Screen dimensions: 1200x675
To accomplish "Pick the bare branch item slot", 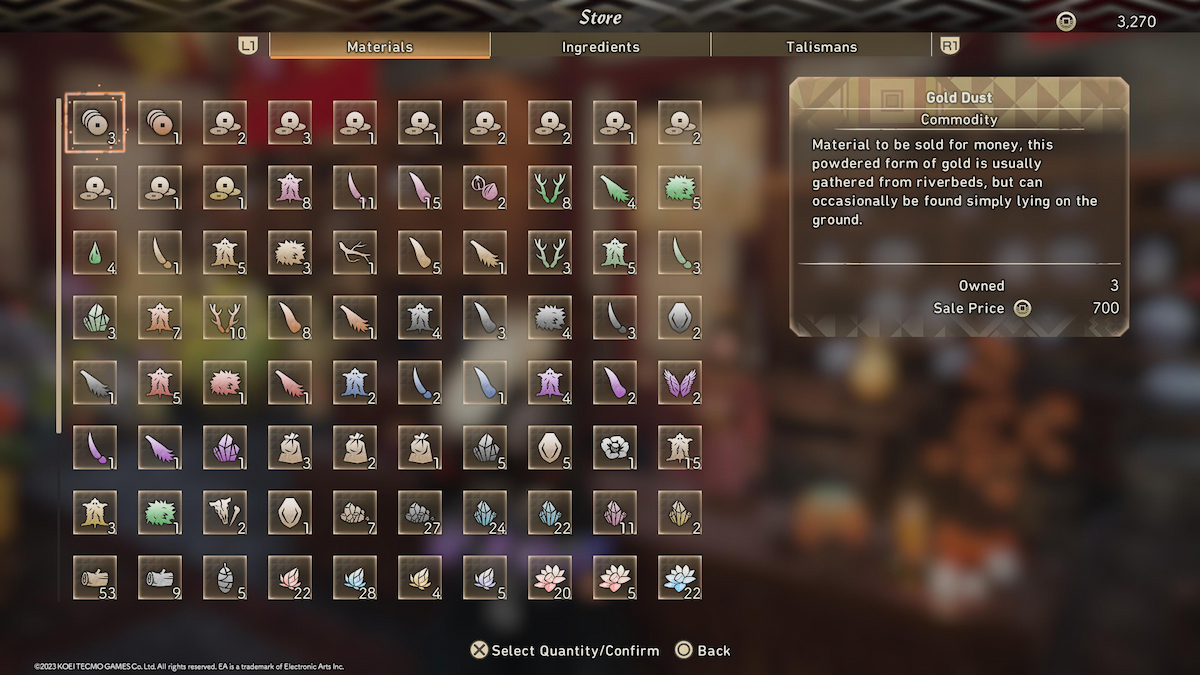I will point(355,252).
